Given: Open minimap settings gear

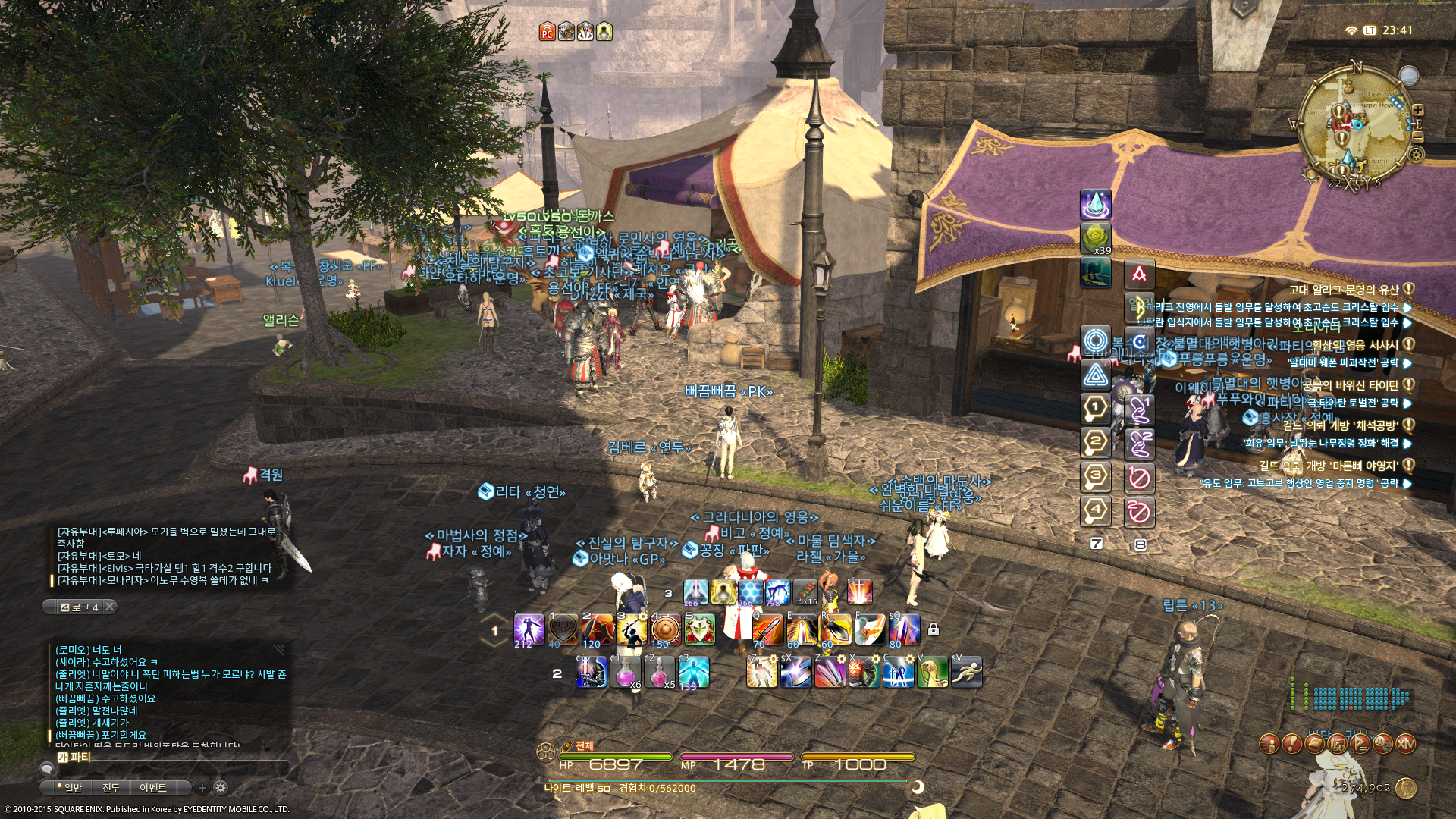Looking at the screenshot, I should tap(1416, 155).
